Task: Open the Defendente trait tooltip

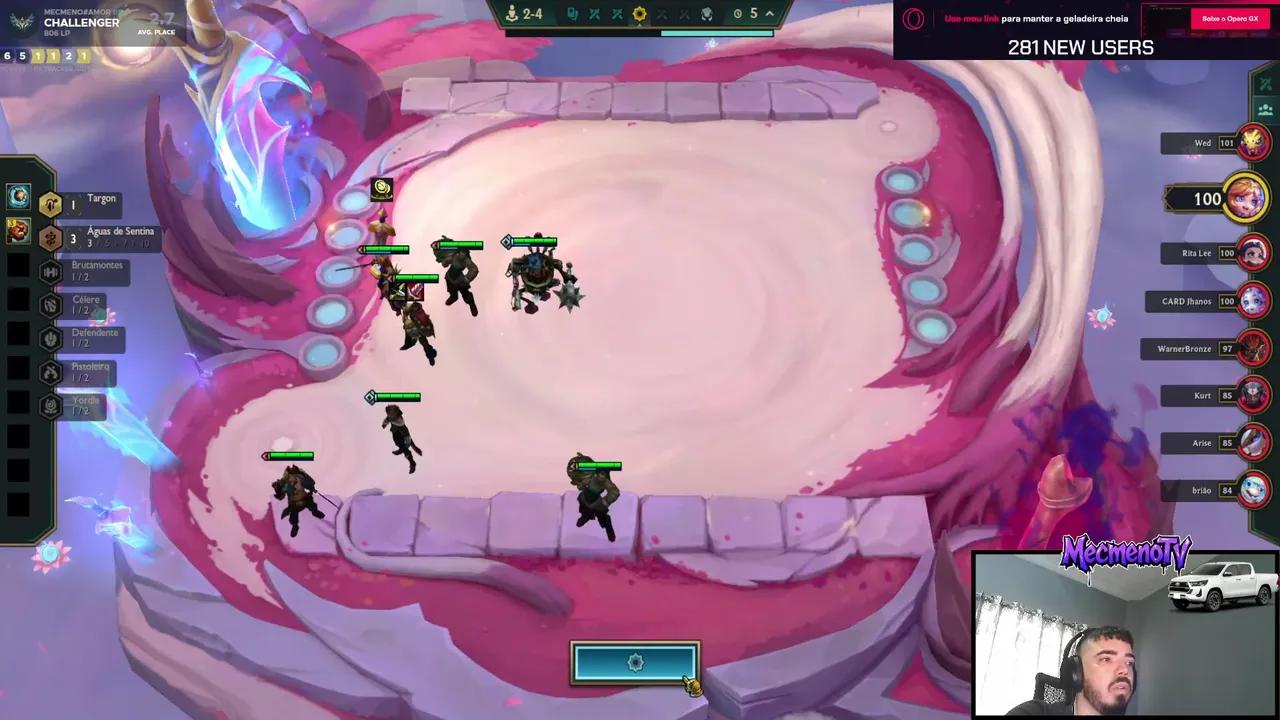Action: [x=49, y=338]
